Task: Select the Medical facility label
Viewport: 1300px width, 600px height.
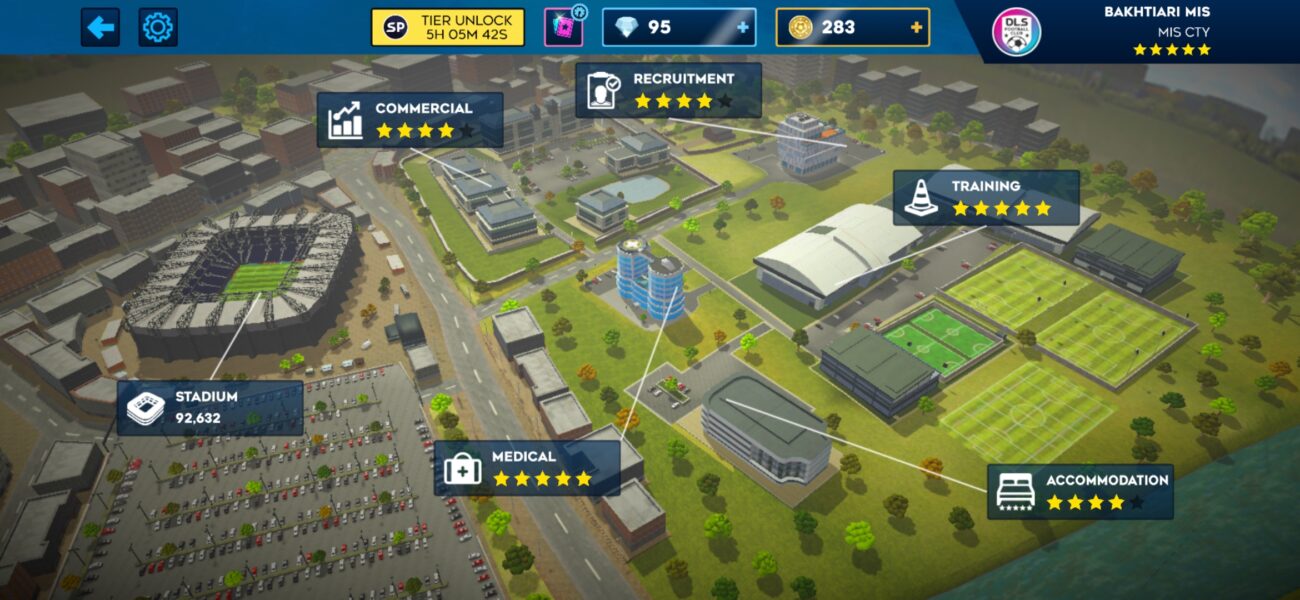Action: coord(526,468)
